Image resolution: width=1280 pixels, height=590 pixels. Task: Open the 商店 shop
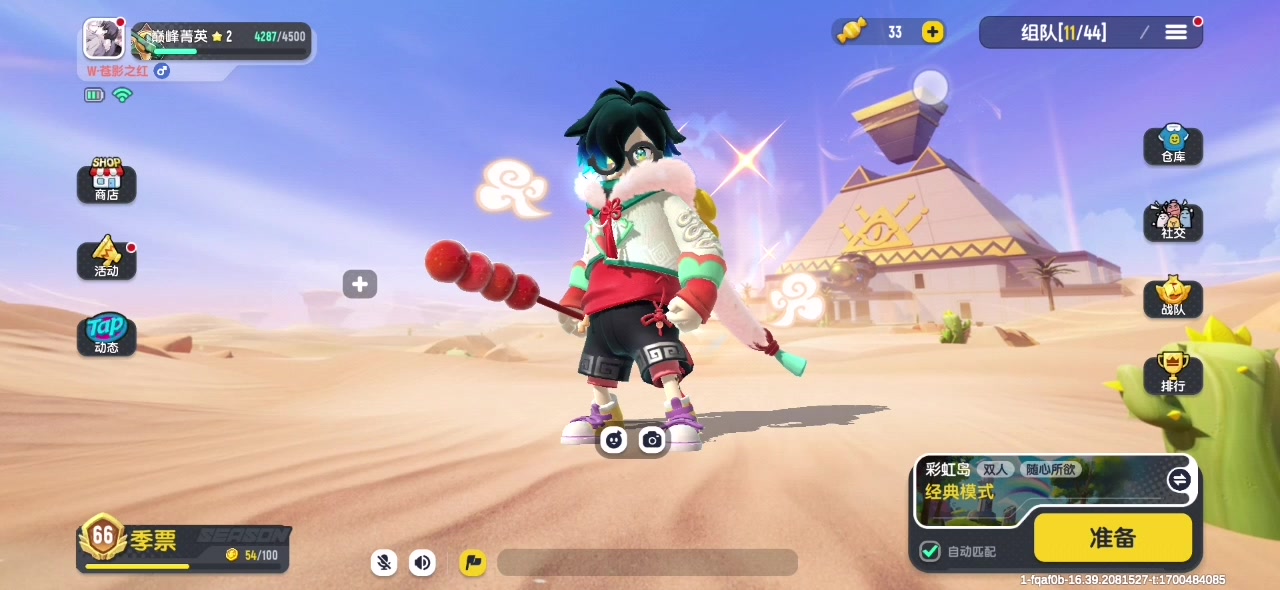click(x=106, y=181)
